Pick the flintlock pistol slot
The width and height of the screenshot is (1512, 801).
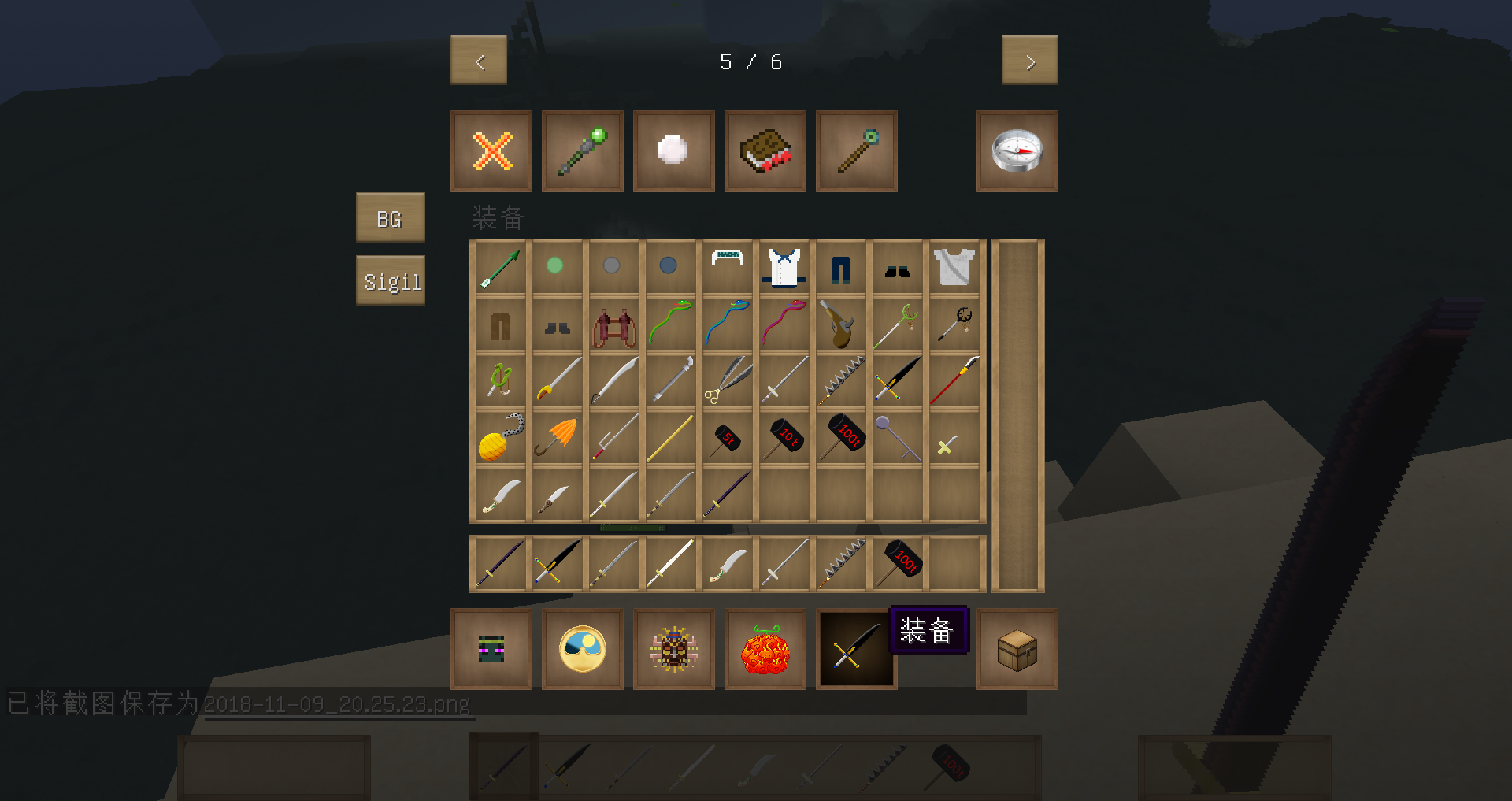pos(839,324)
